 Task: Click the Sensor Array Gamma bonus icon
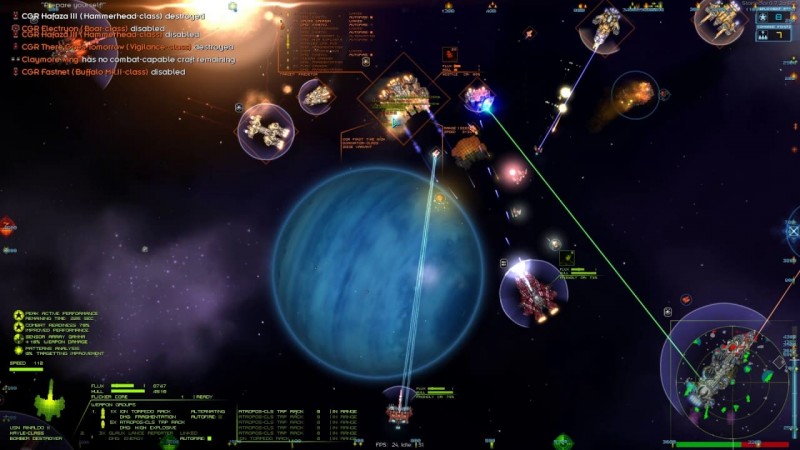pyautogui.click(x=18, y=339)
